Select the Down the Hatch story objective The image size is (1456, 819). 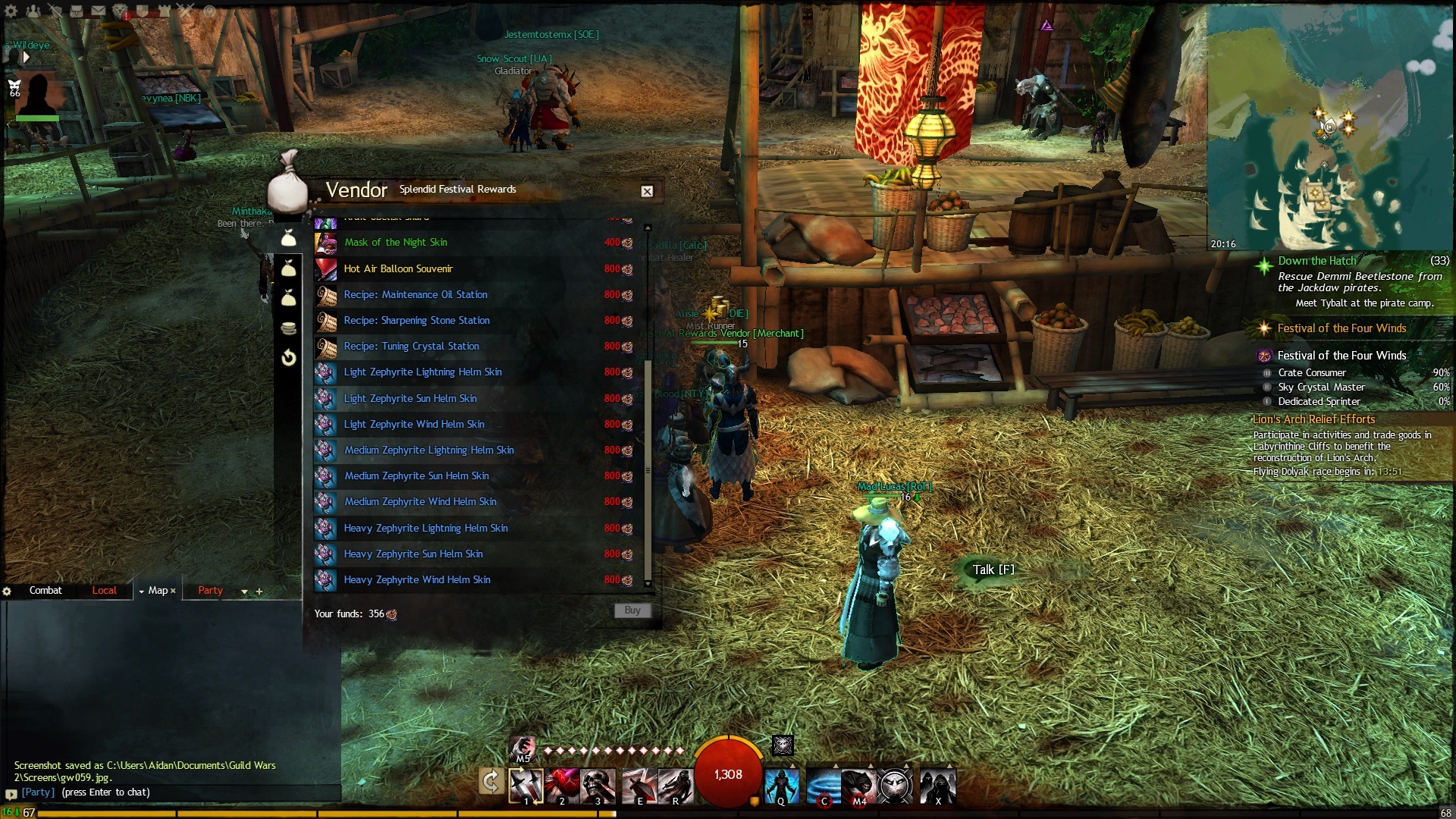tap(1316, 261)
